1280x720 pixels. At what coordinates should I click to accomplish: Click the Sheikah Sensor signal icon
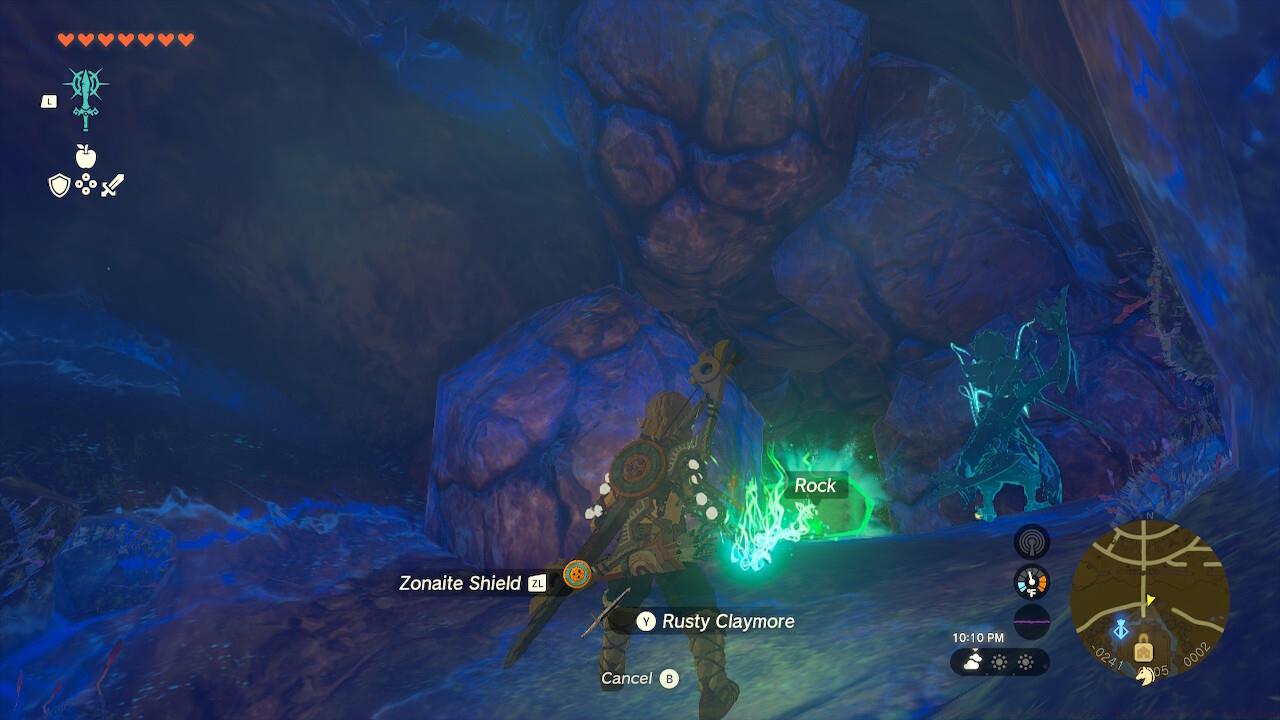coord(1030,544)
